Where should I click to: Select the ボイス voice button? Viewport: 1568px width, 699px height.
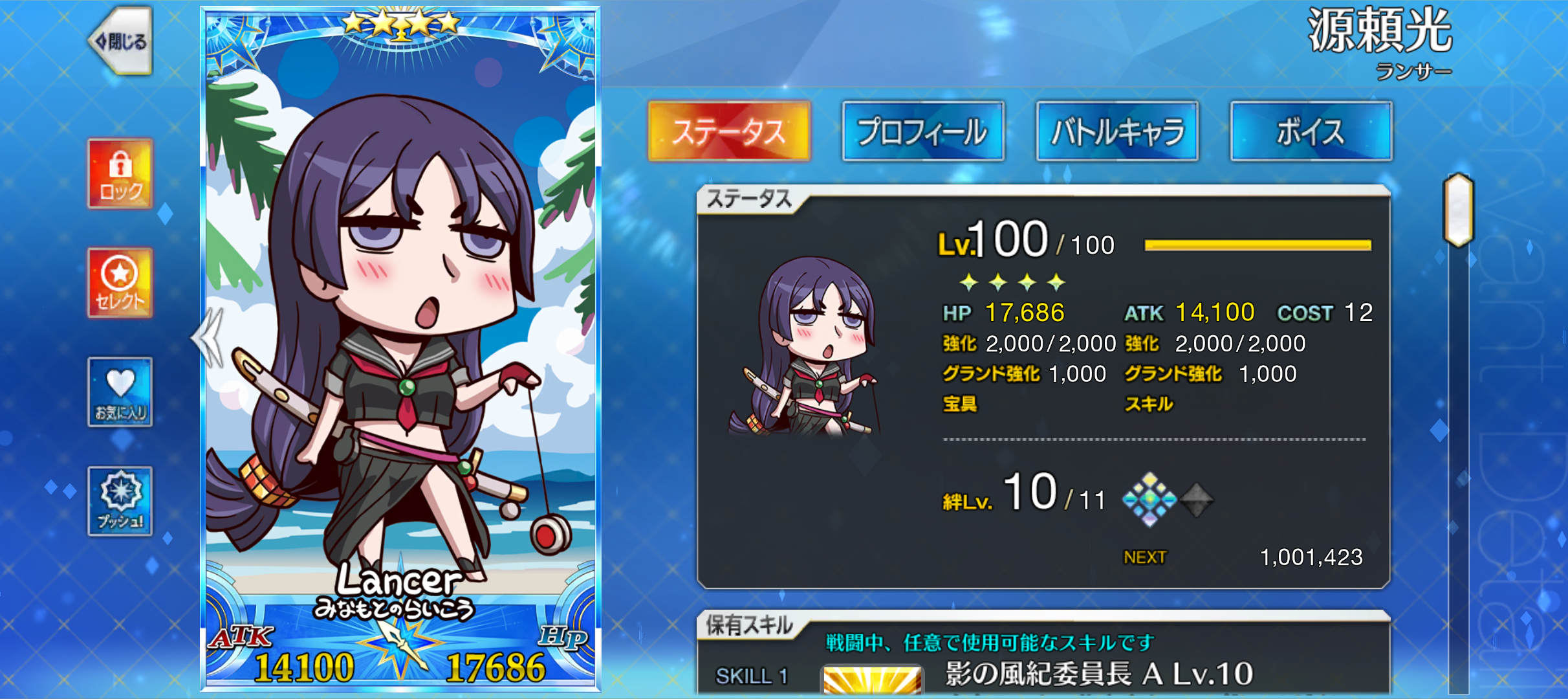1311,131
